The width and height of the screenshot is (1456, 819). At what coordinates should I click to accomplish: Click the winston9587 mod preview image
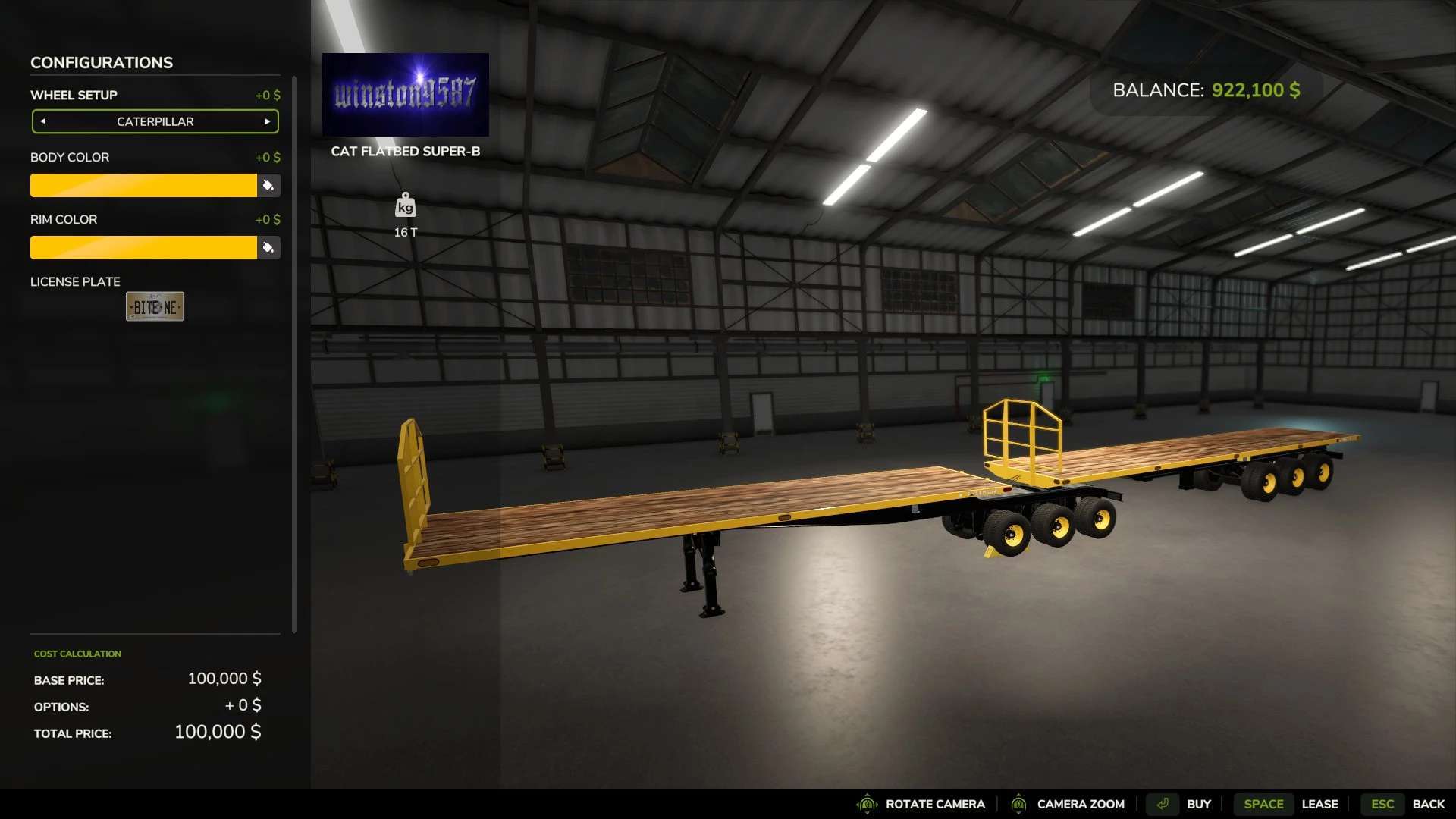[406, 94]
